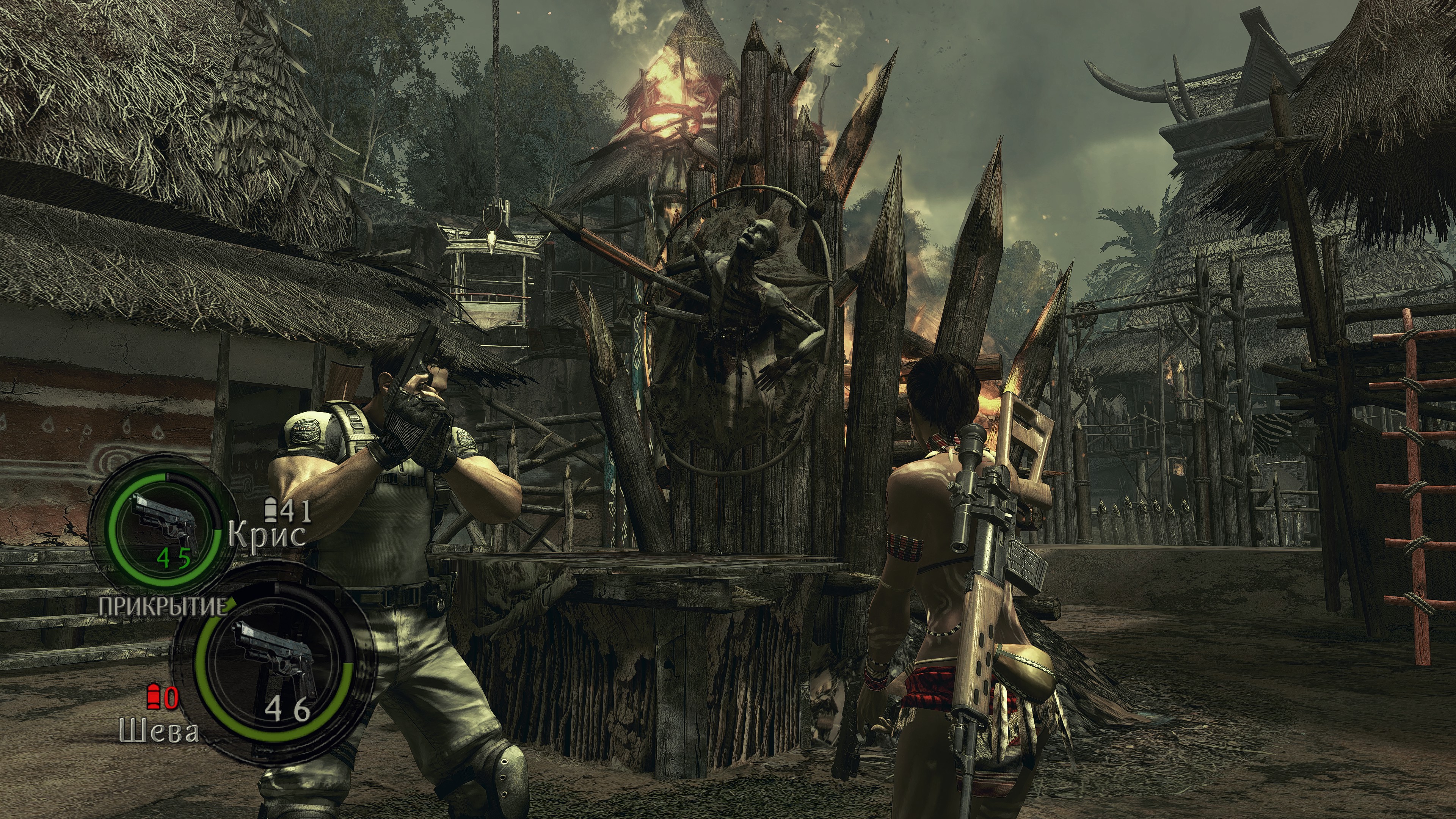Click Sheva's pistol weapon icon
Viewport: 1456px width, 819px height.
click(x=275, y=660)
